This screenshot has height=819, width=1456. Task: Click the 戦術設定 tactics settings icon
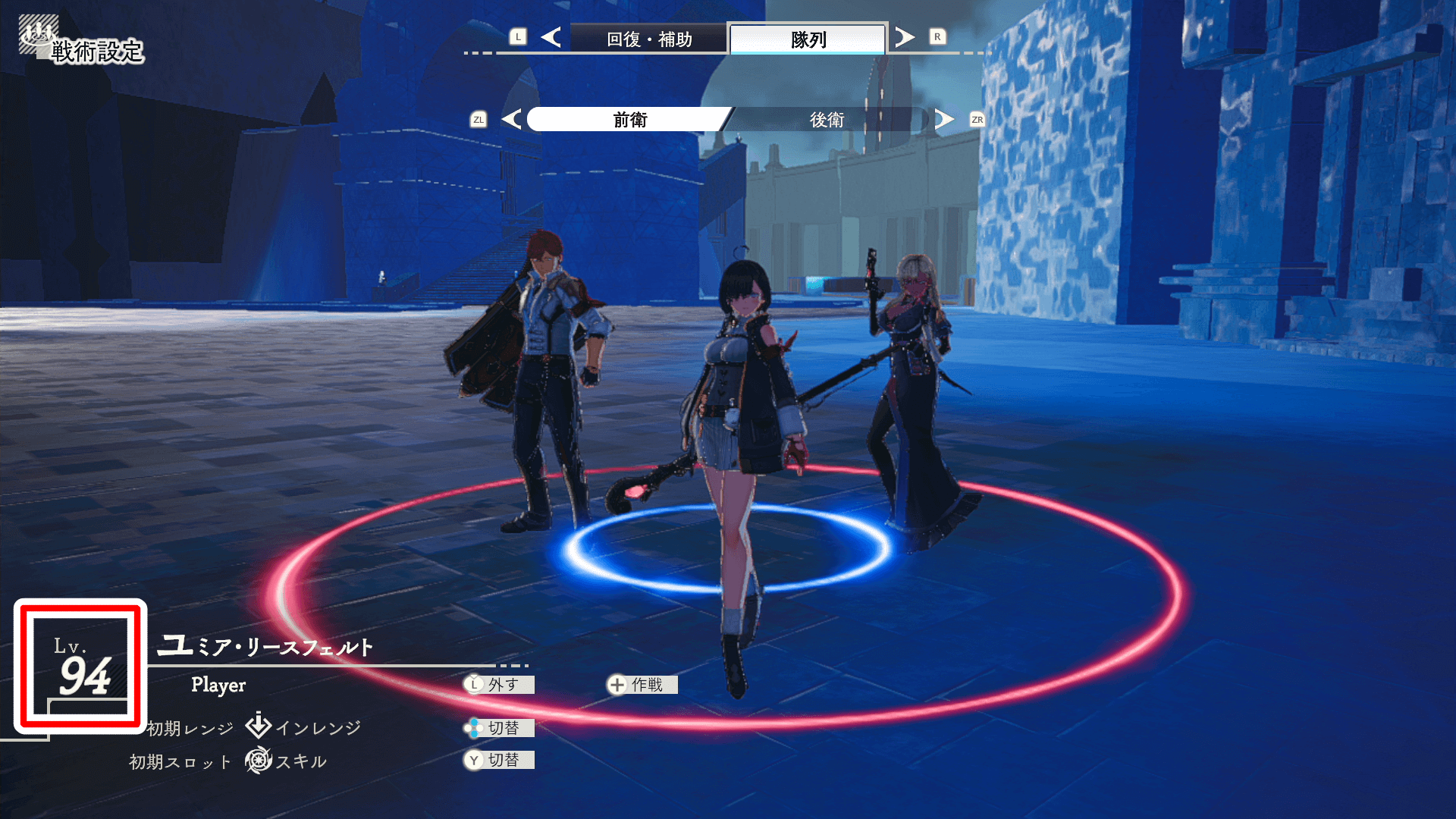coord(38,36)
